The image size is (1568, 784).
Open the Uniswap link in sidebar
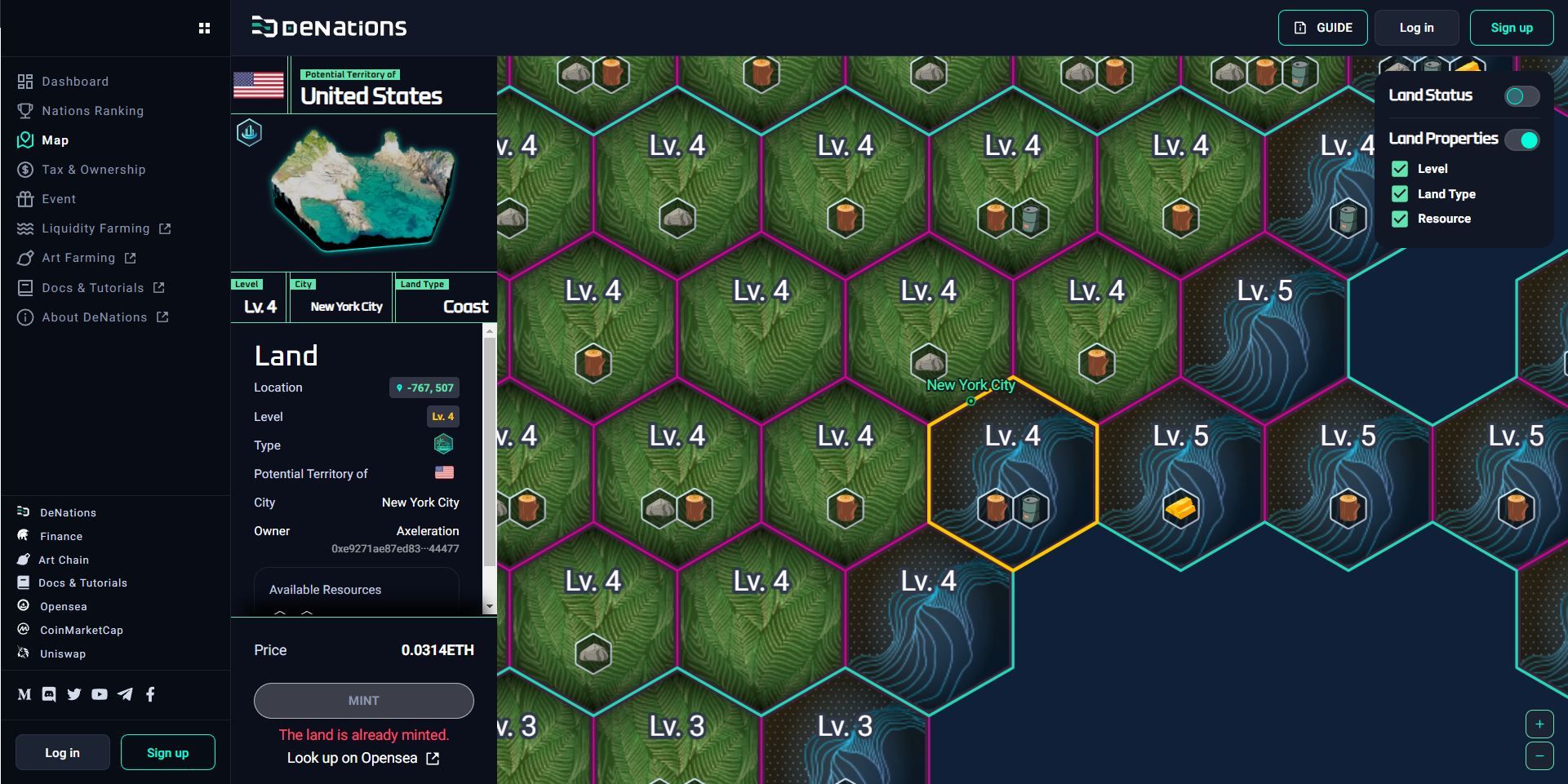[x=63, y=653]
